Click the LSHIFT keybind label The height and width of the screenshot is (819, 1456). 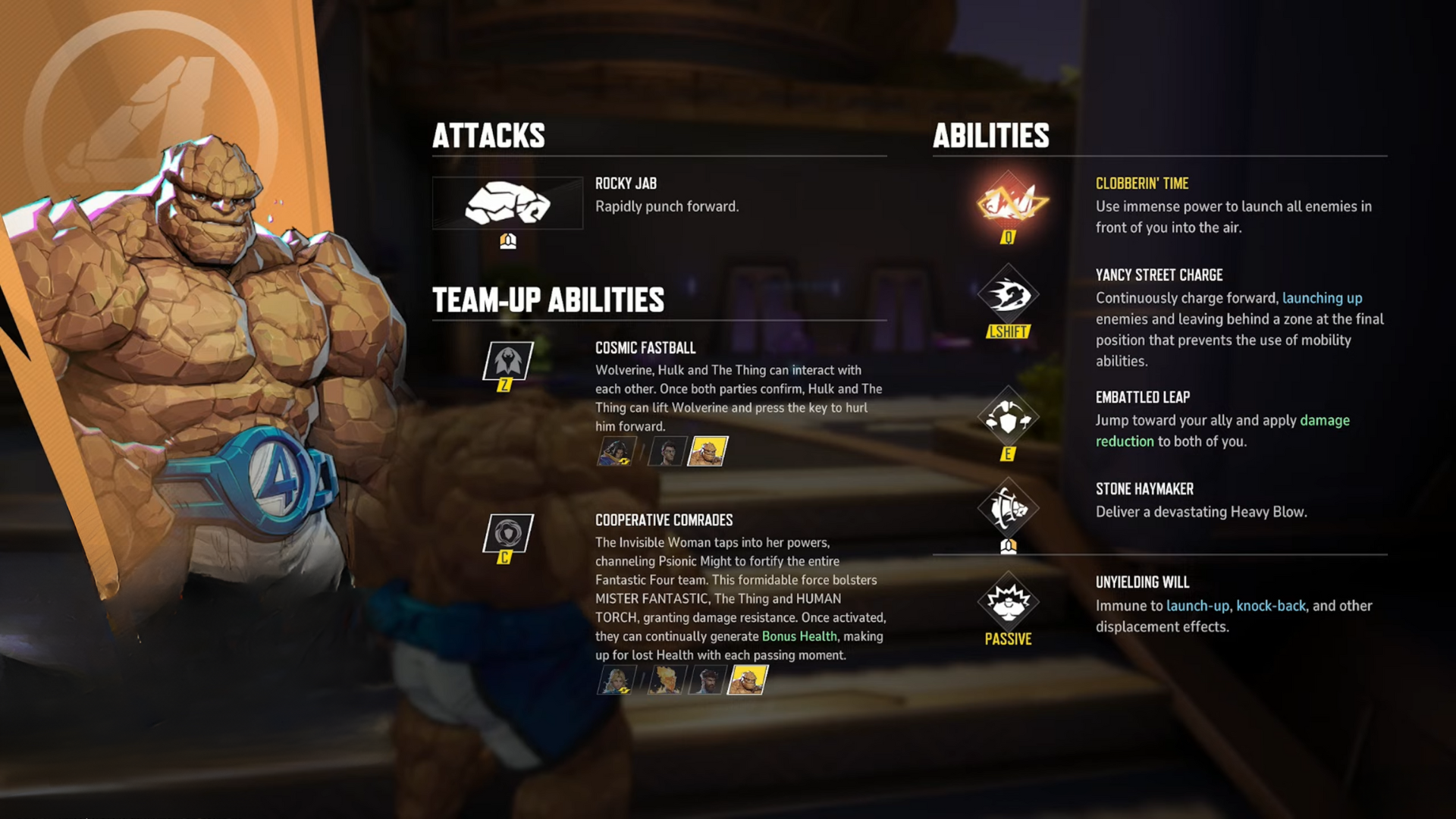click(x=1009, y=330)
